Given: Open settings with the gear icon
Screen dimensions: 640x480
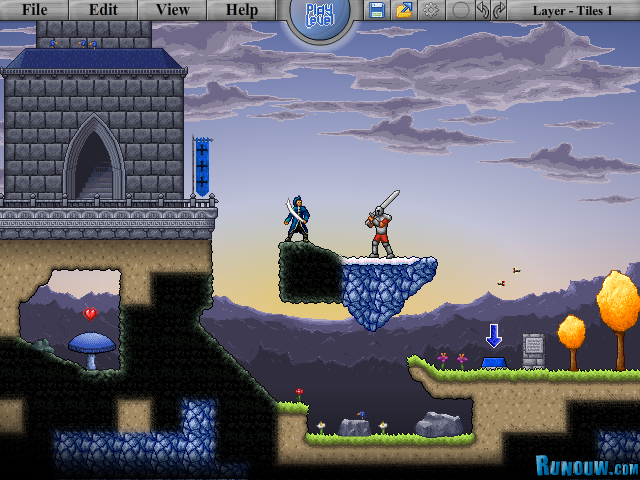Looking at the screenshot, I should pyautogui.click(x=432, y=10).
